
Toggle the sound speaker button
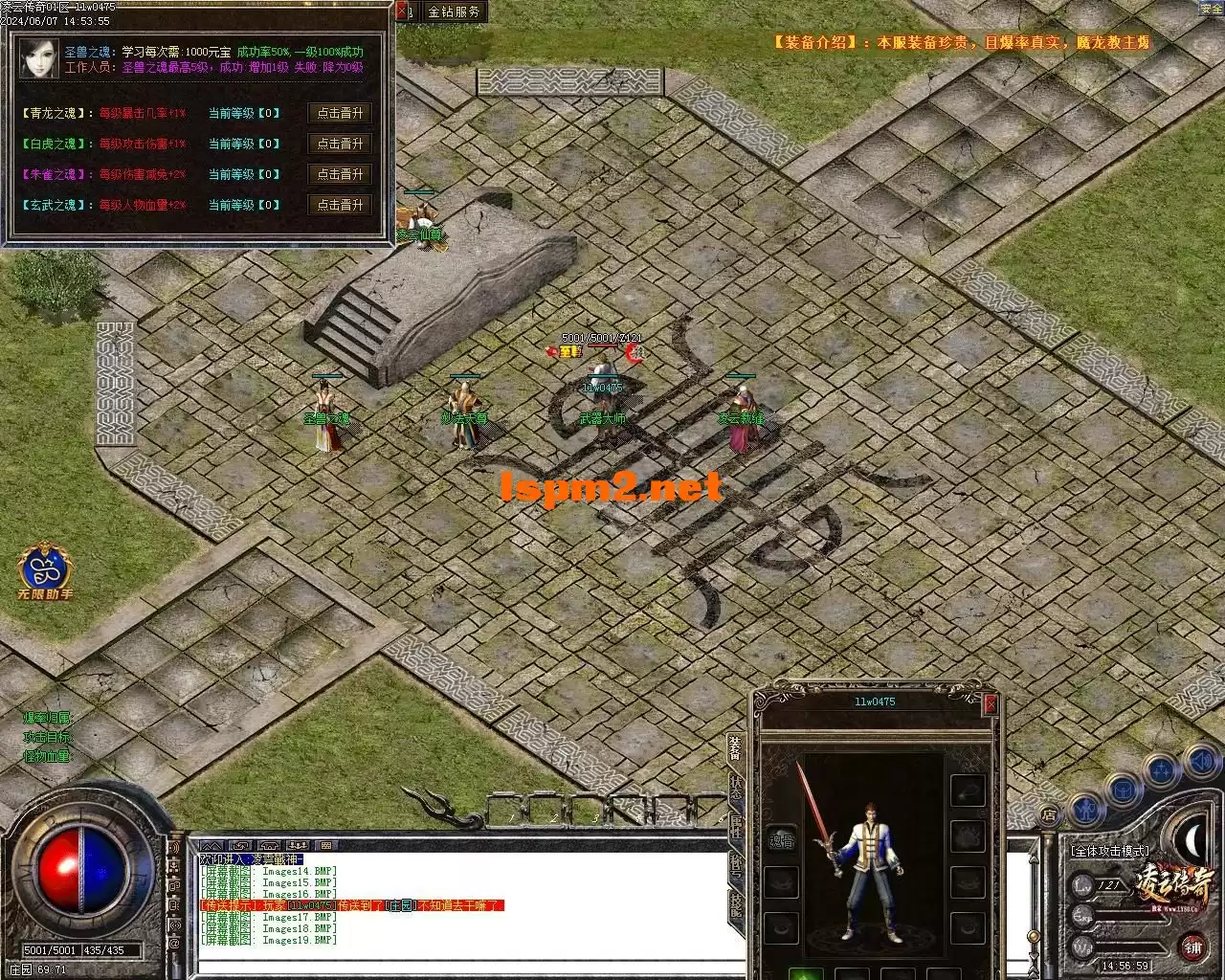click(1200, 762)
